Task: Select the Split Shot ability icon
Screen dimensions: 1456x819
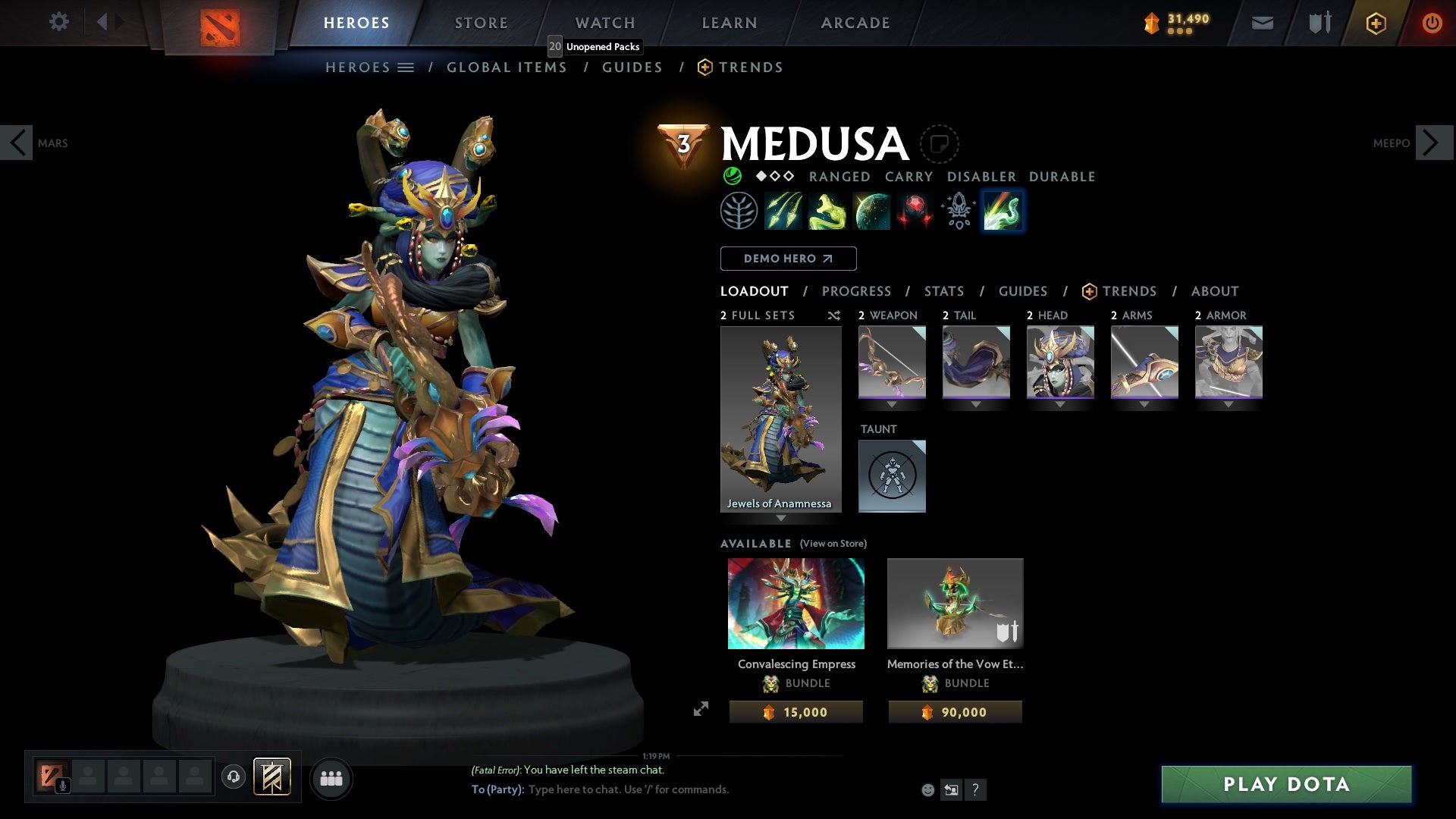Action: [x=783, y=211]
